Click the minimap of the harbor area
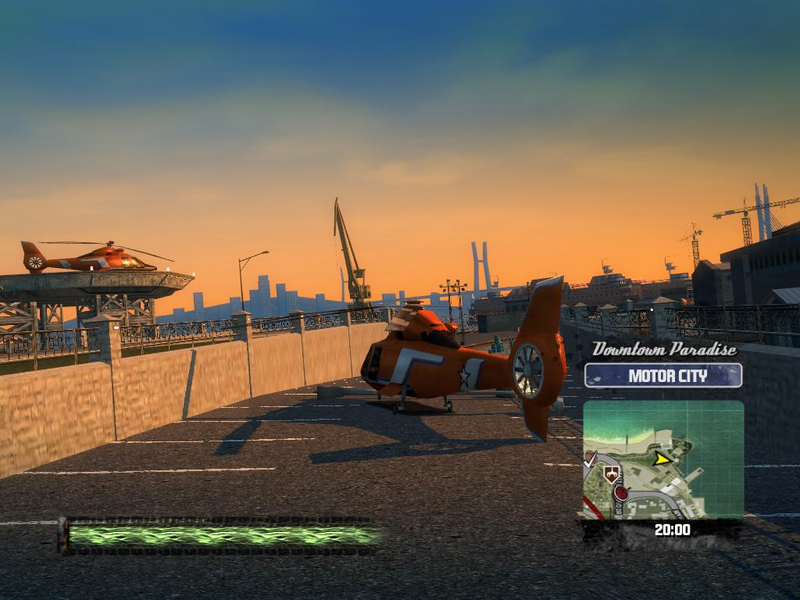The height and width of the screenshot is (600, 800). (663, 459)
